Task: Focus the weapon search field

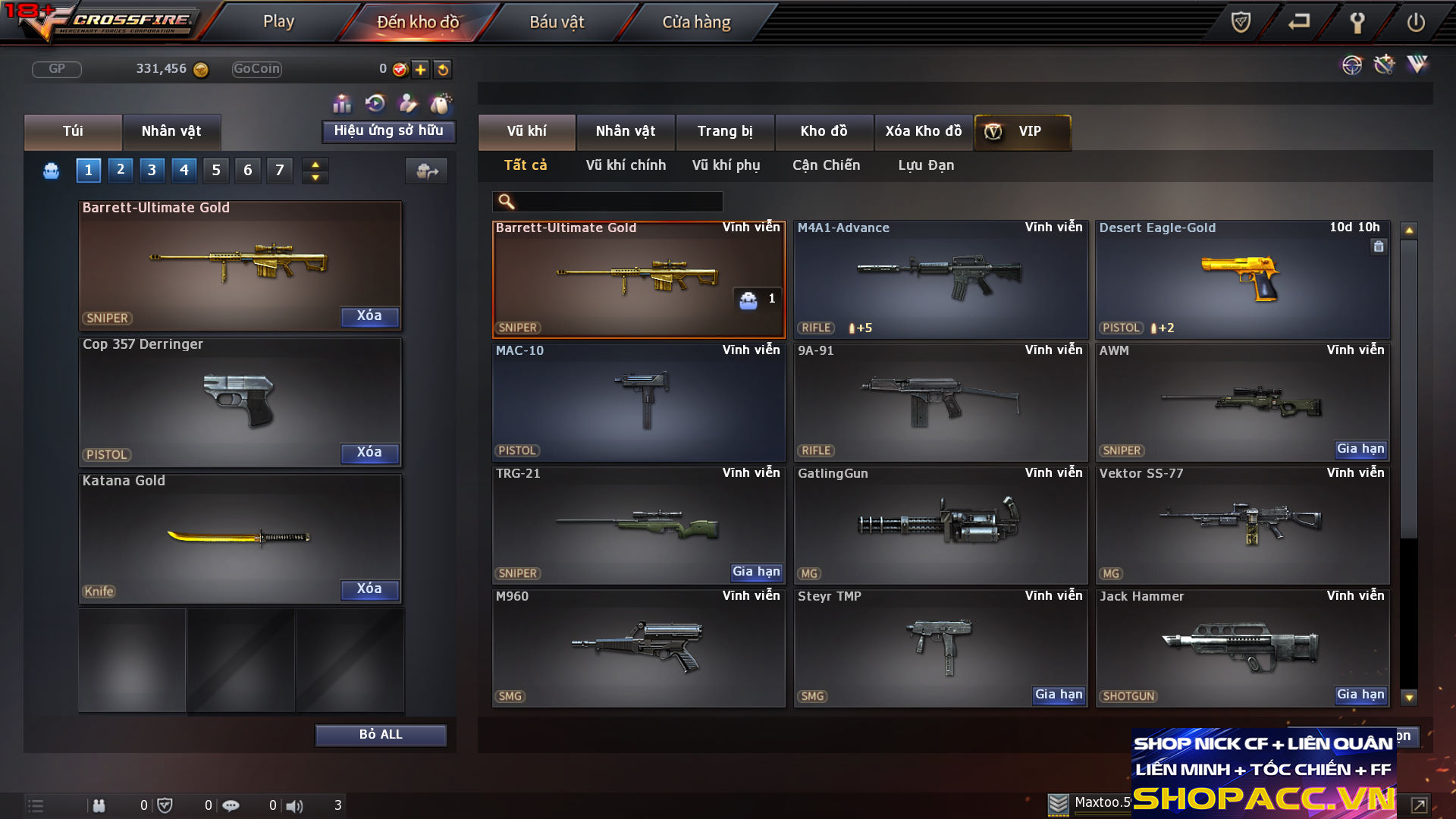Action: 618,201
